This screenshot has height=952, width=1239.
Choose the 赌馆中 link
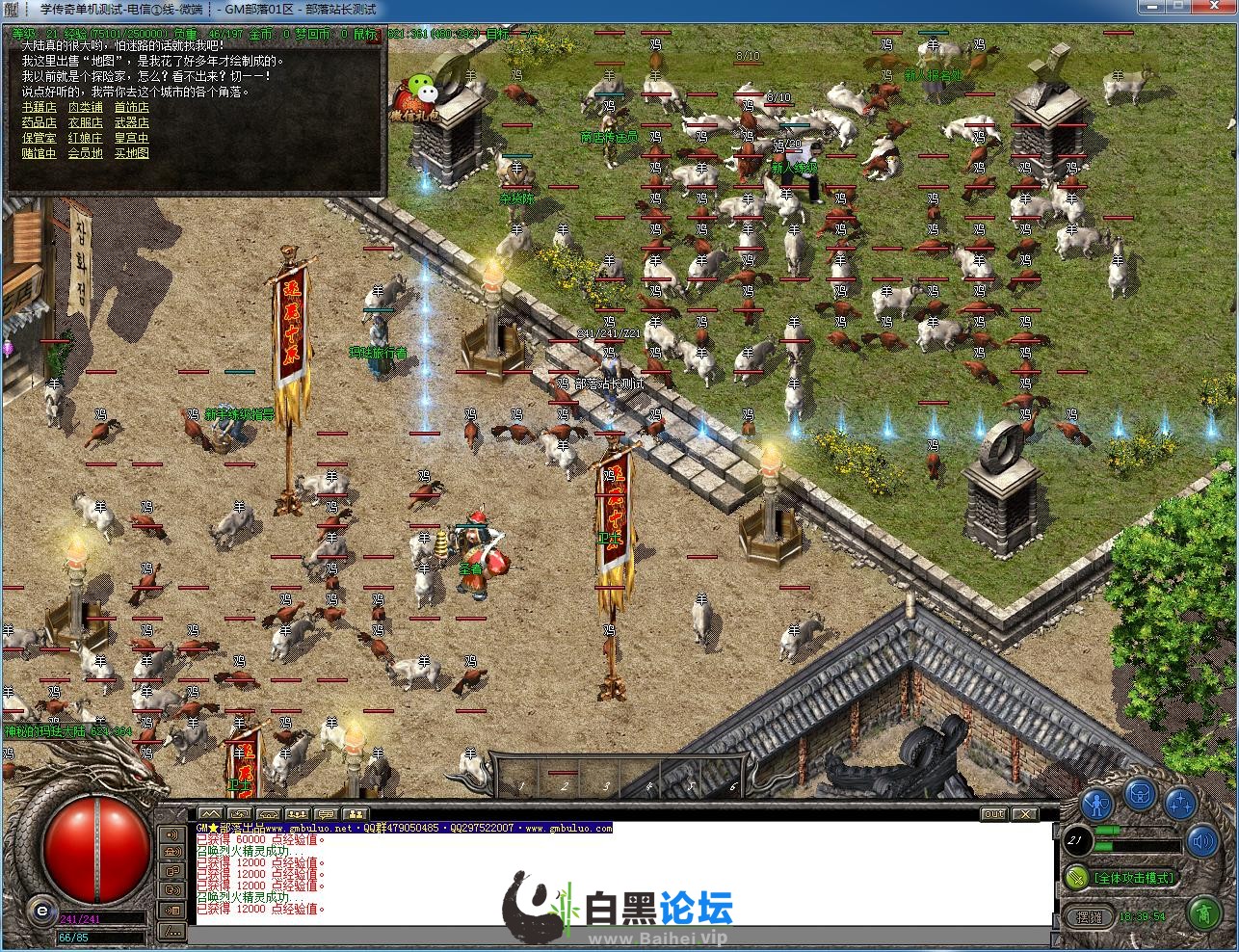39,154
